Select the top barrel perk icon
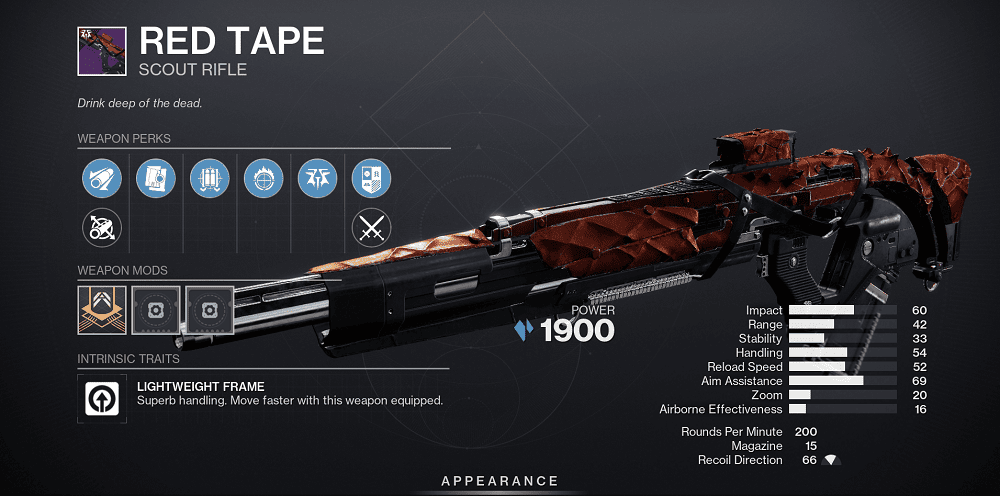 coord(101,181)
